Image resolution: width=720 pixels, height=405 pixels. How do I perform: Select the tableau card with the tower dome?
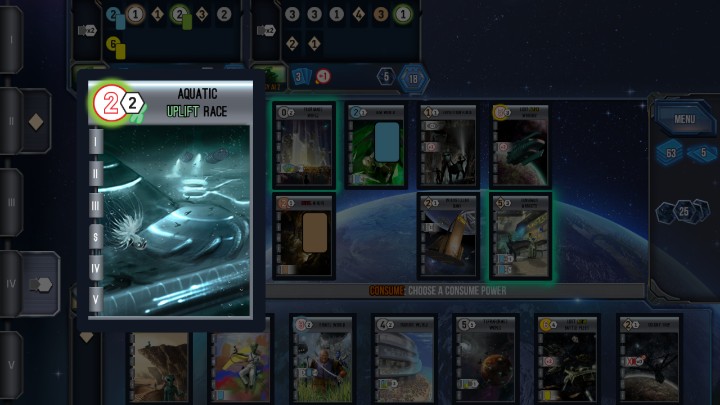pos(448,236)
